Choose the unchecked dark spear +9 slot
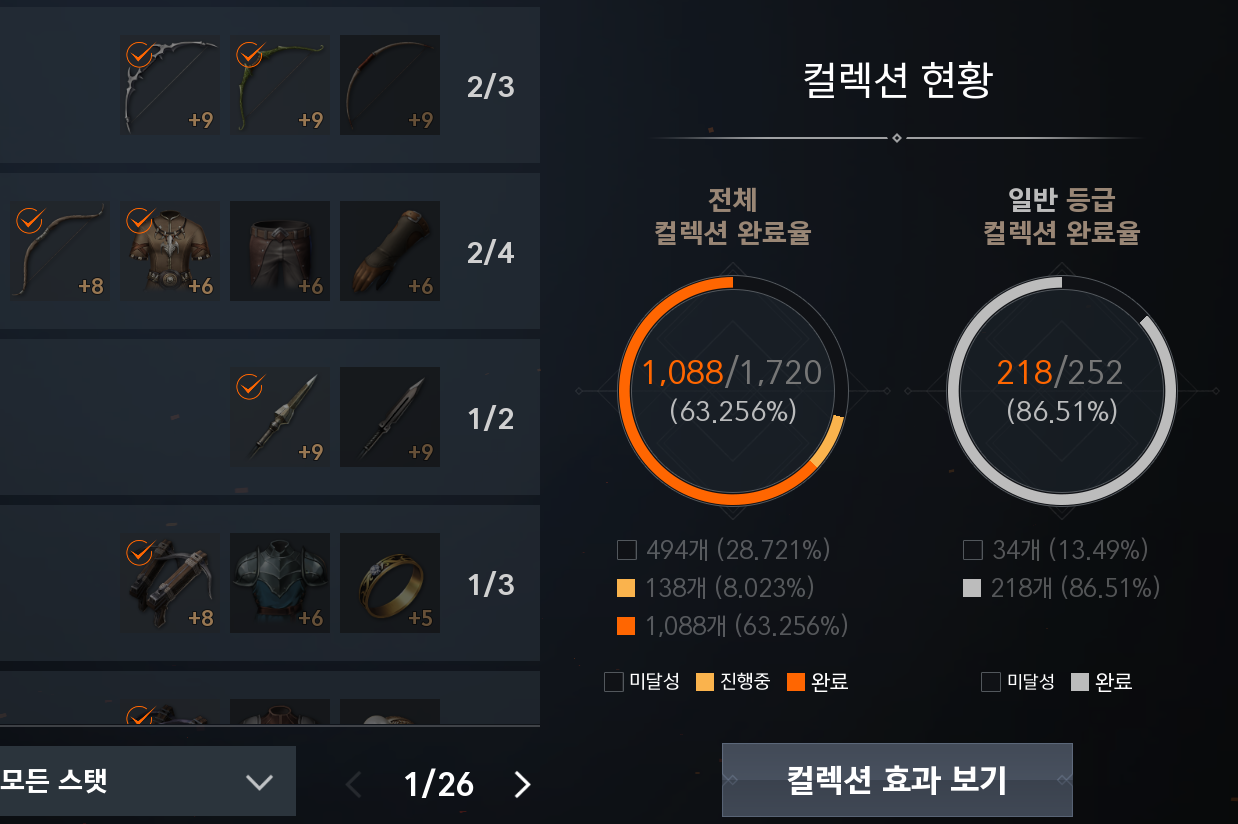 [390, 418]
